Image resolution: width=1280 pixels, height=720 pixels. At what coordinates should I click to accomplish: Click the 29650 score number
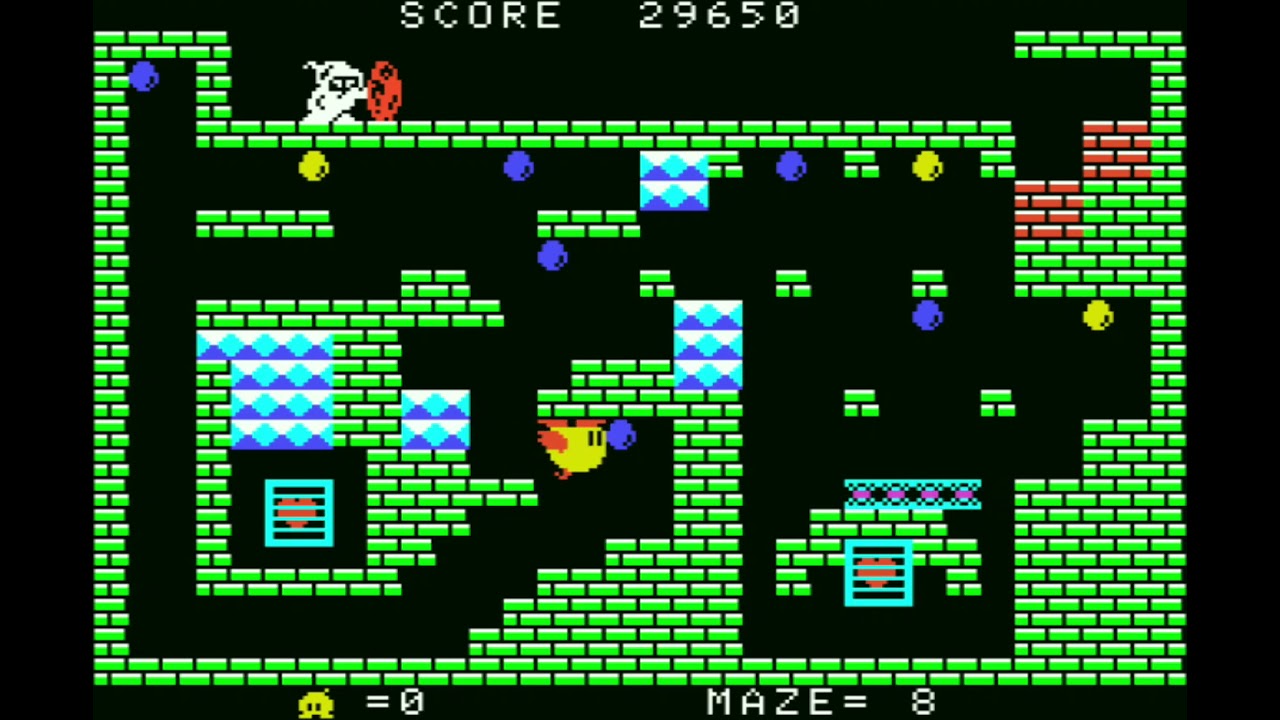point(718,15)
